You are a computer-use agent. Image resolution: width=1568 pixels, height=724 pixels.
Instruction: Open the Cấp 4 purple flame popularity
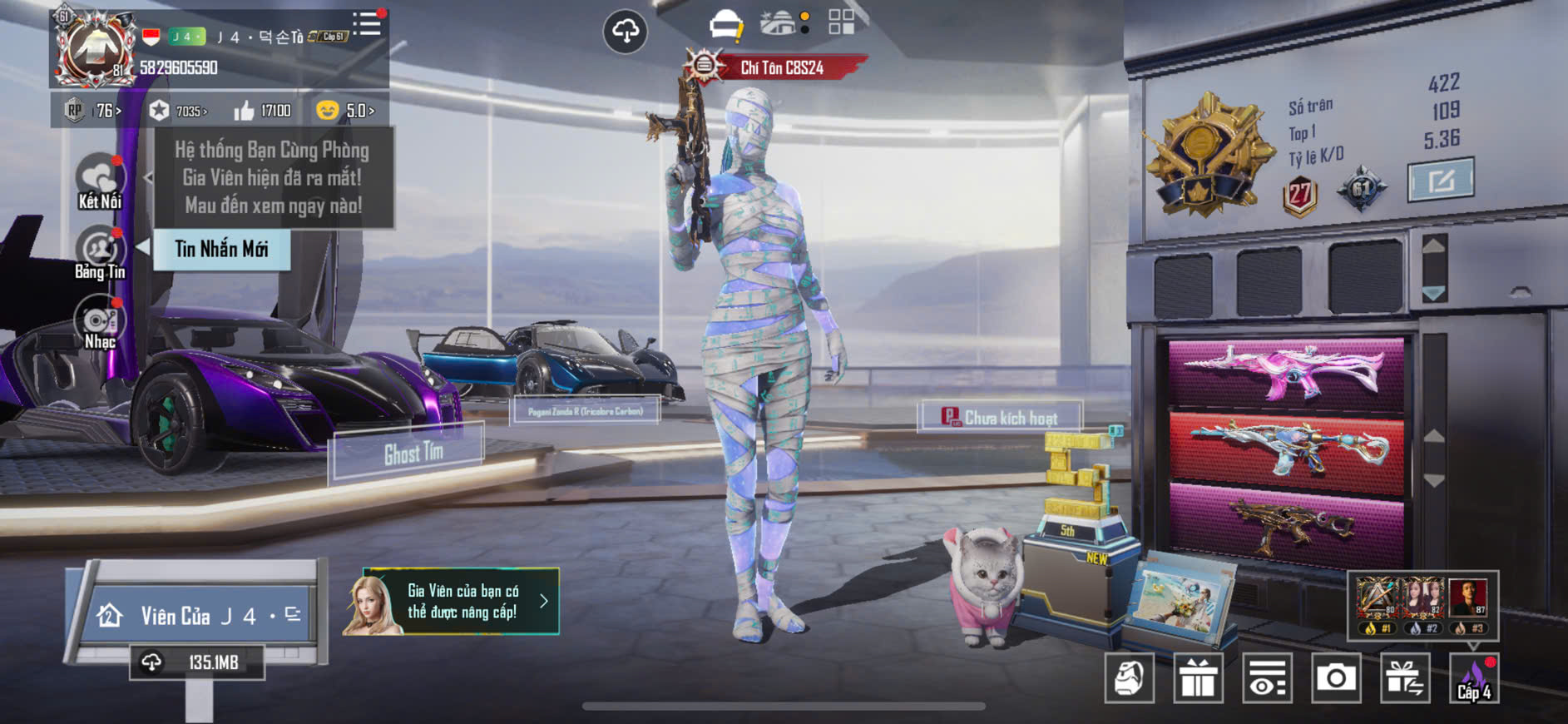coord(1474,678)
